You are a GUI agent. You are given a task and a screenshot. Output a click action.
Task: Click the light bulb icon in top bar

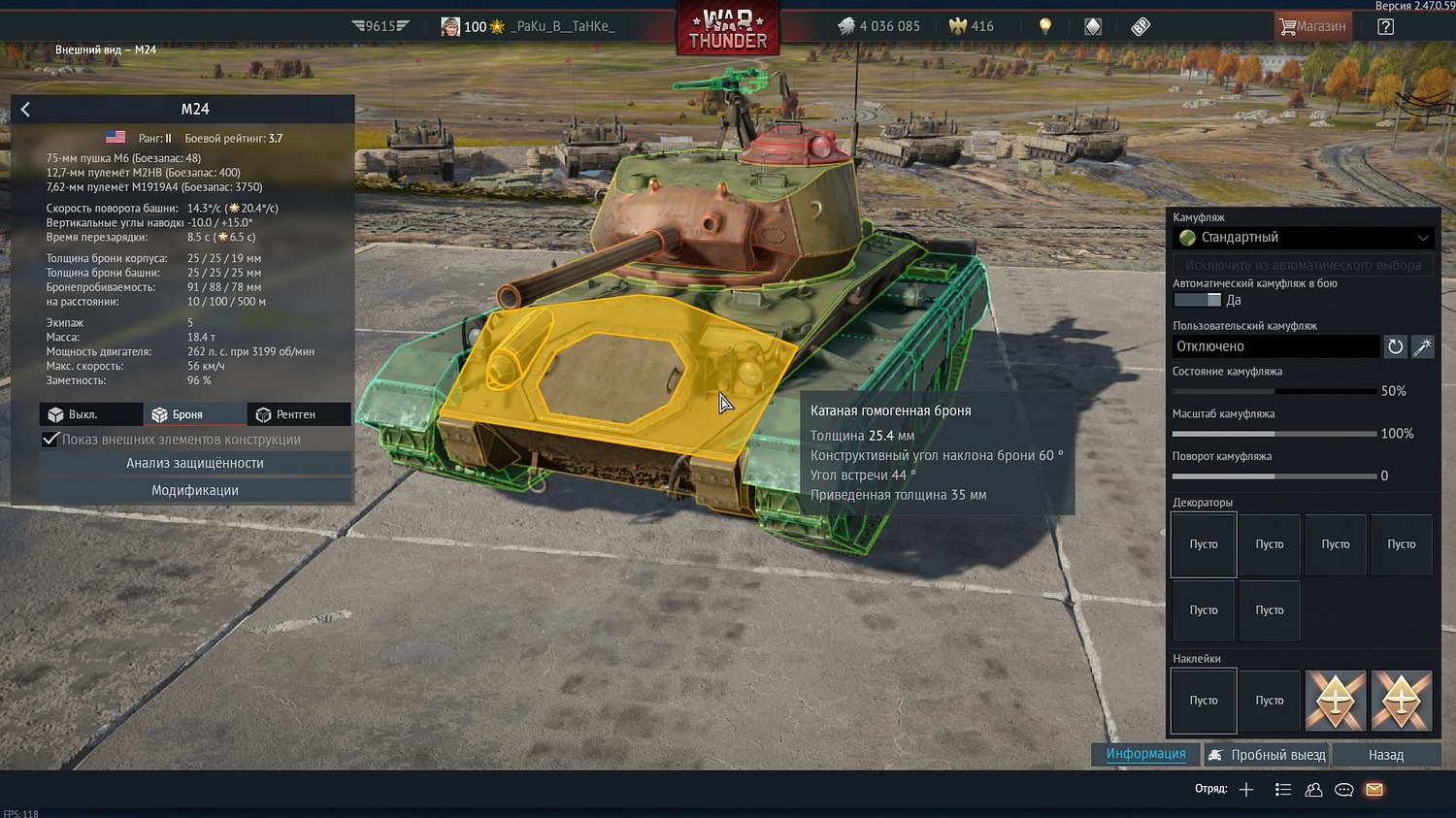click(1044, 26)
